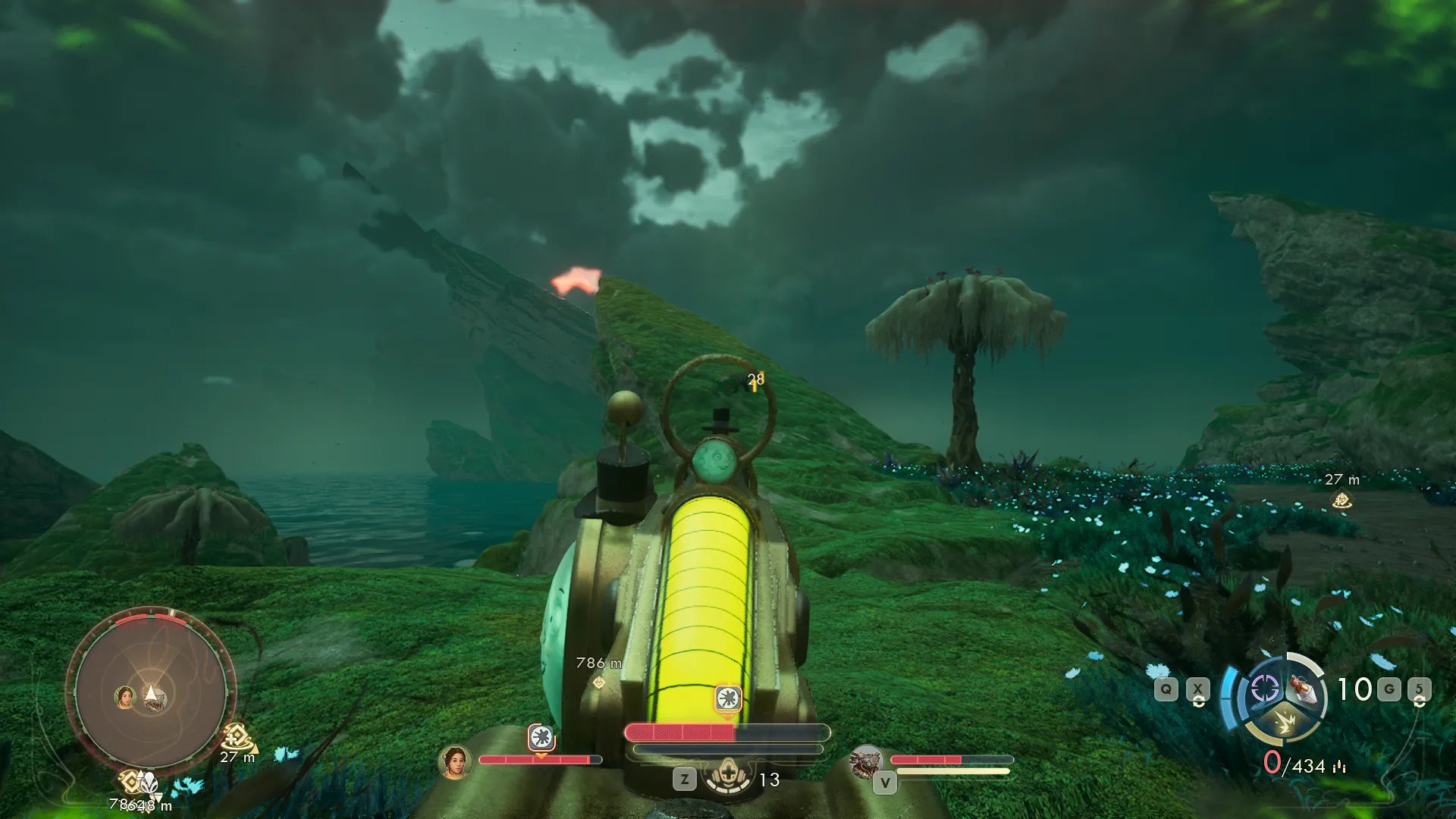The image size is (1456, 819).
Task: Click the status effect icon above the companion's health bar
Action: pos(541,736)
